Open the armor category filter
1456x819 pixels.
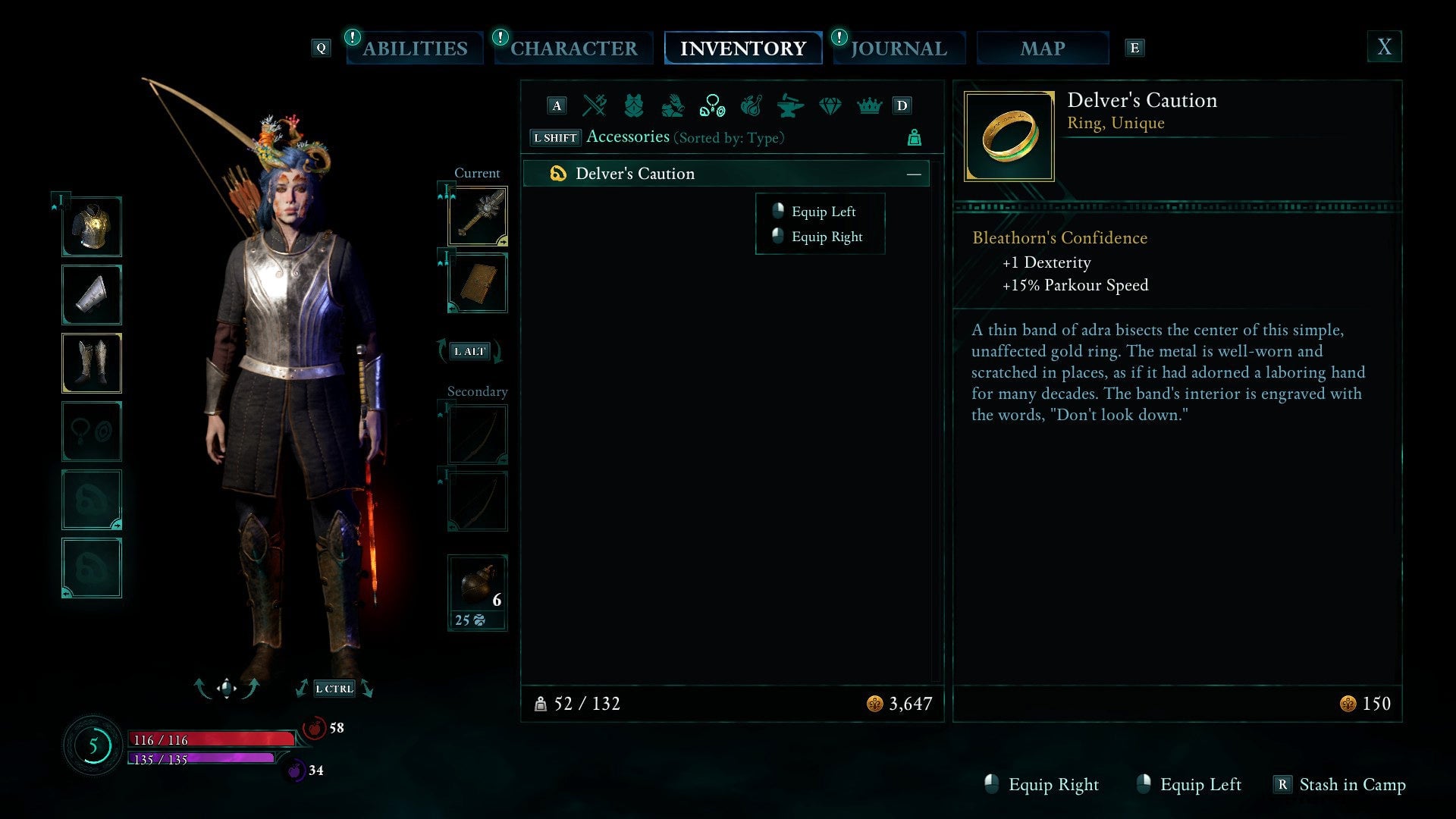pyautogui.click(x=633, y=106)
